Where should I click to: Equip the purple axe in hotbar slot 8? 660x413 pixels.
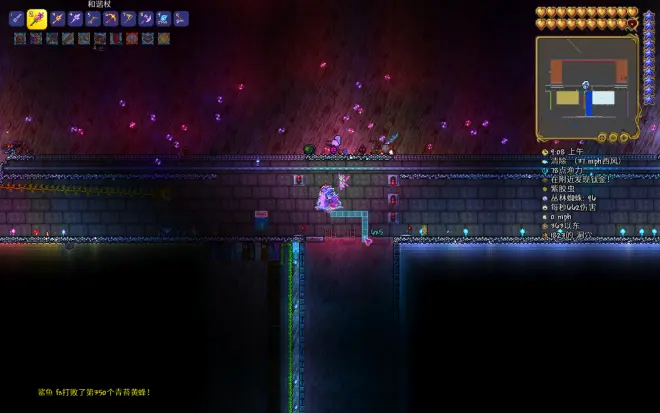tap(146, 18)
